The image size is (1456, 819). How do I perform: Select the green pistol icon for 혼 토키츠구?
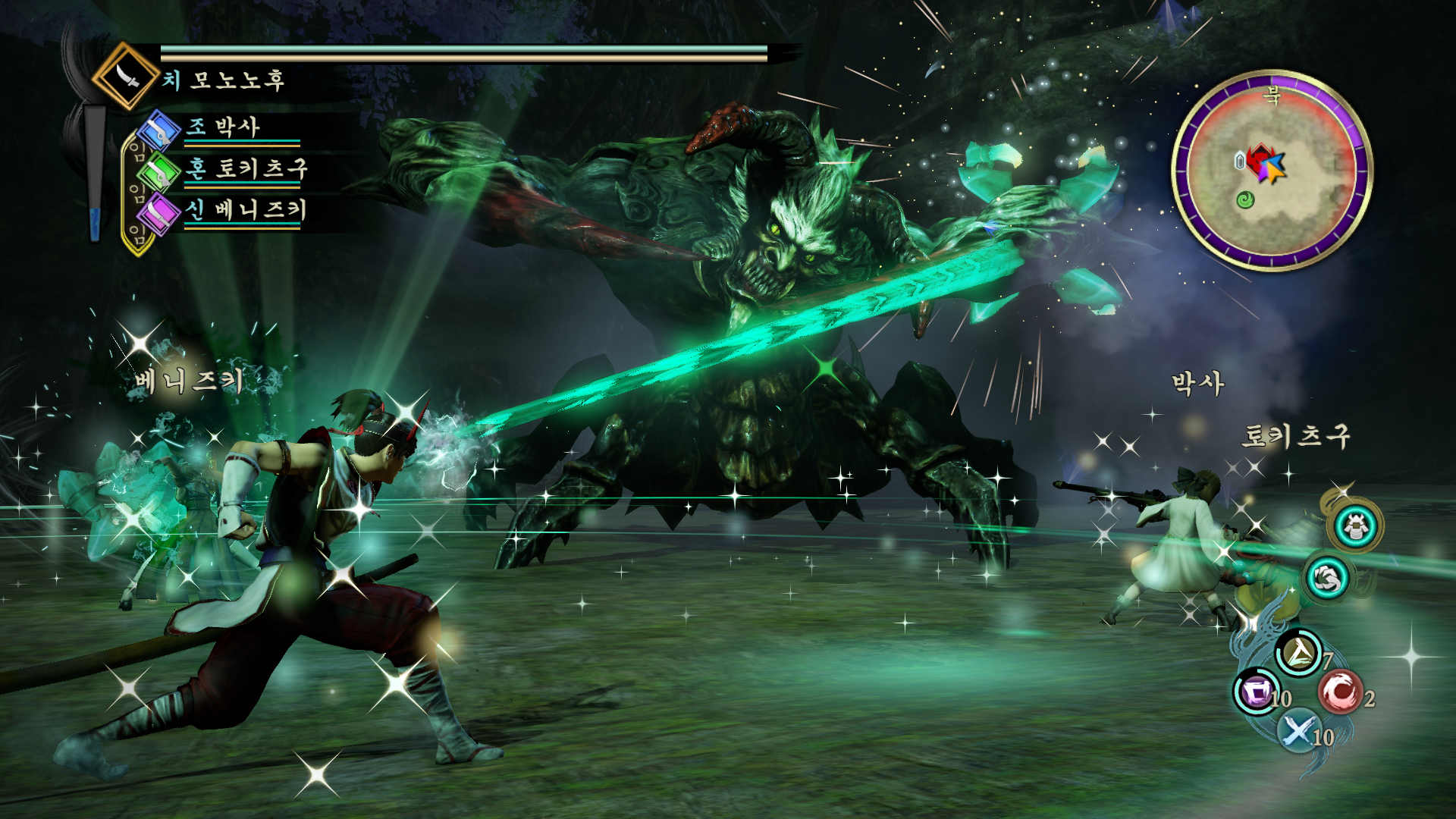(161, 171)
